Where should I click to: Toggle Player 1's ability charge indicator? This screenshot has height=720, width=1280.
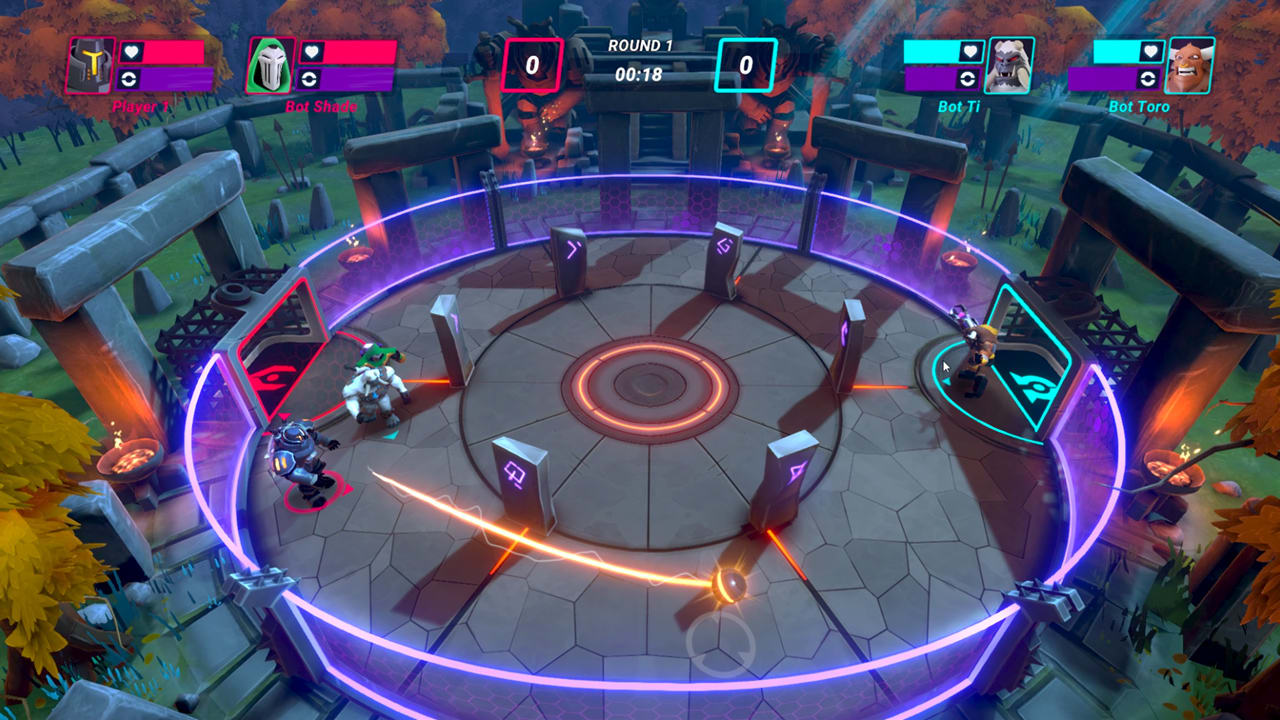coord(128,76)
